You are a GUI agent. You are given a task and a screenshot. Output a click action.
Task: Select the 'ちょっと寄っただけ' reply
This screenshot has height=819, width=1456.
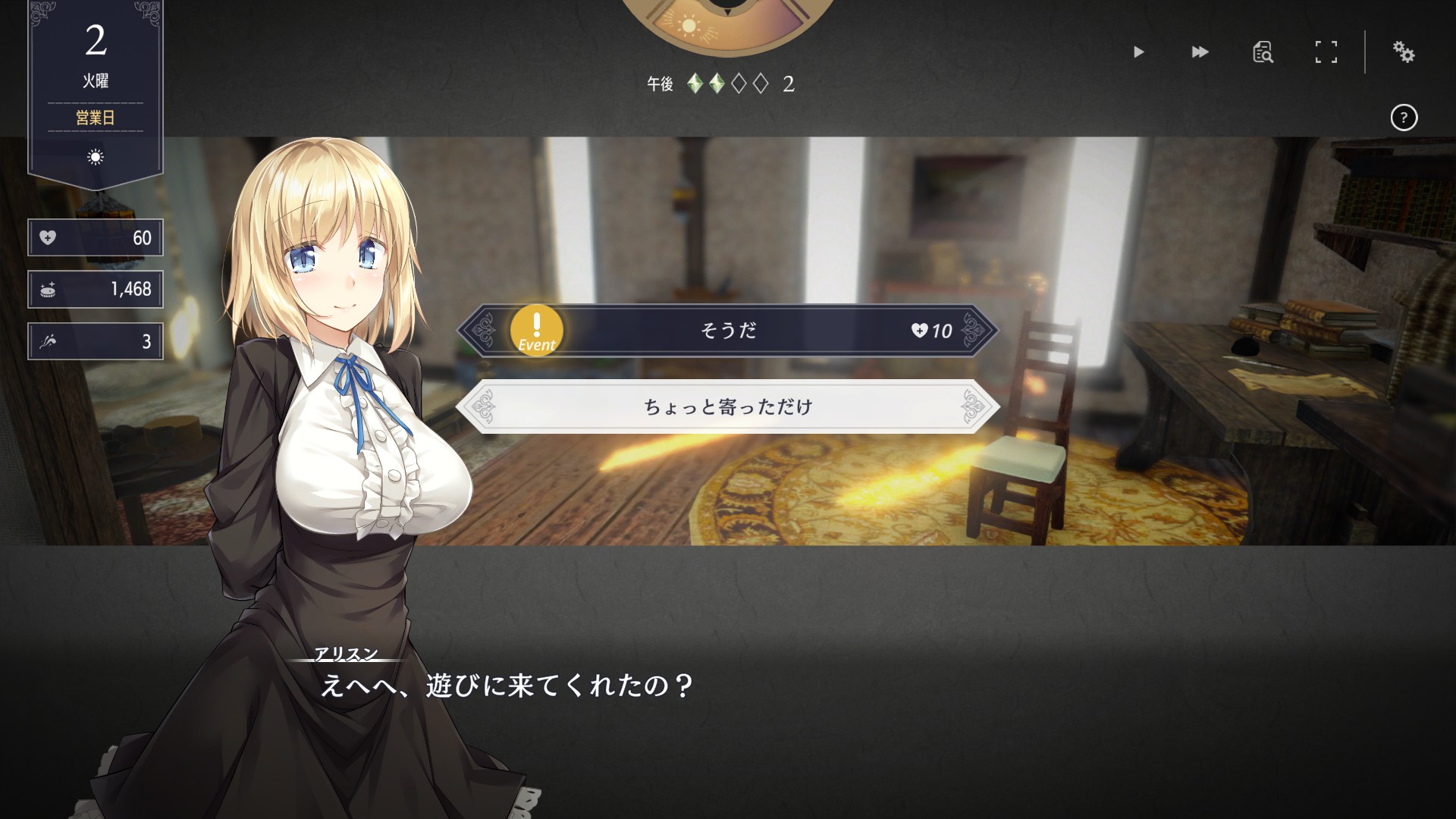pyautogui.click(x=727, y=407)
